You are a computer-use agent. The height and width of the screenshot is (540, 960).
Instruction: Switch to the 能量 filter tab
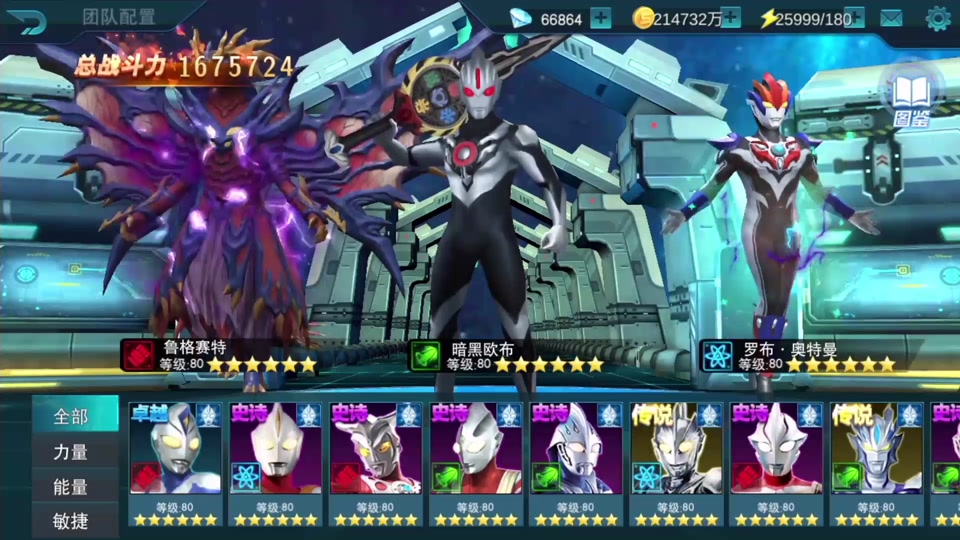coord(71,486)
